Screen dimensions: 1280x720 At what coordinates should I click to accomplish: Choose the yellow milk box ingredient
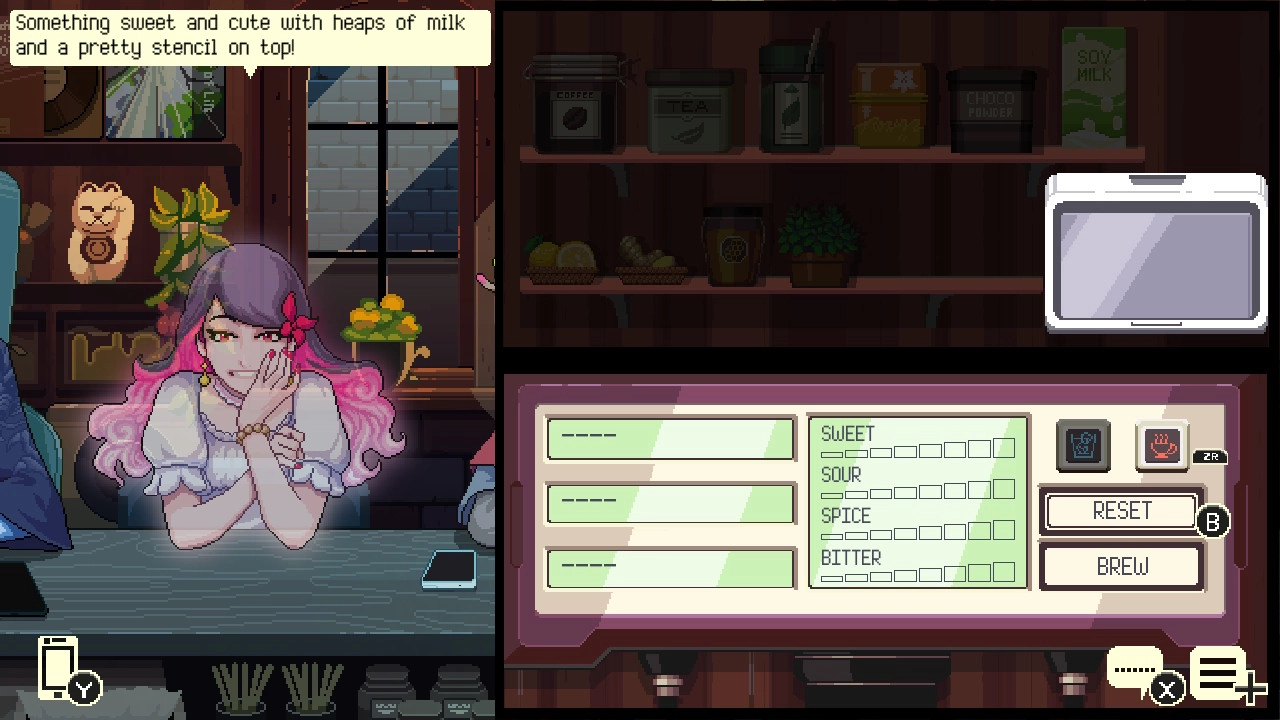pyautogui.click(x=888, y=106)
